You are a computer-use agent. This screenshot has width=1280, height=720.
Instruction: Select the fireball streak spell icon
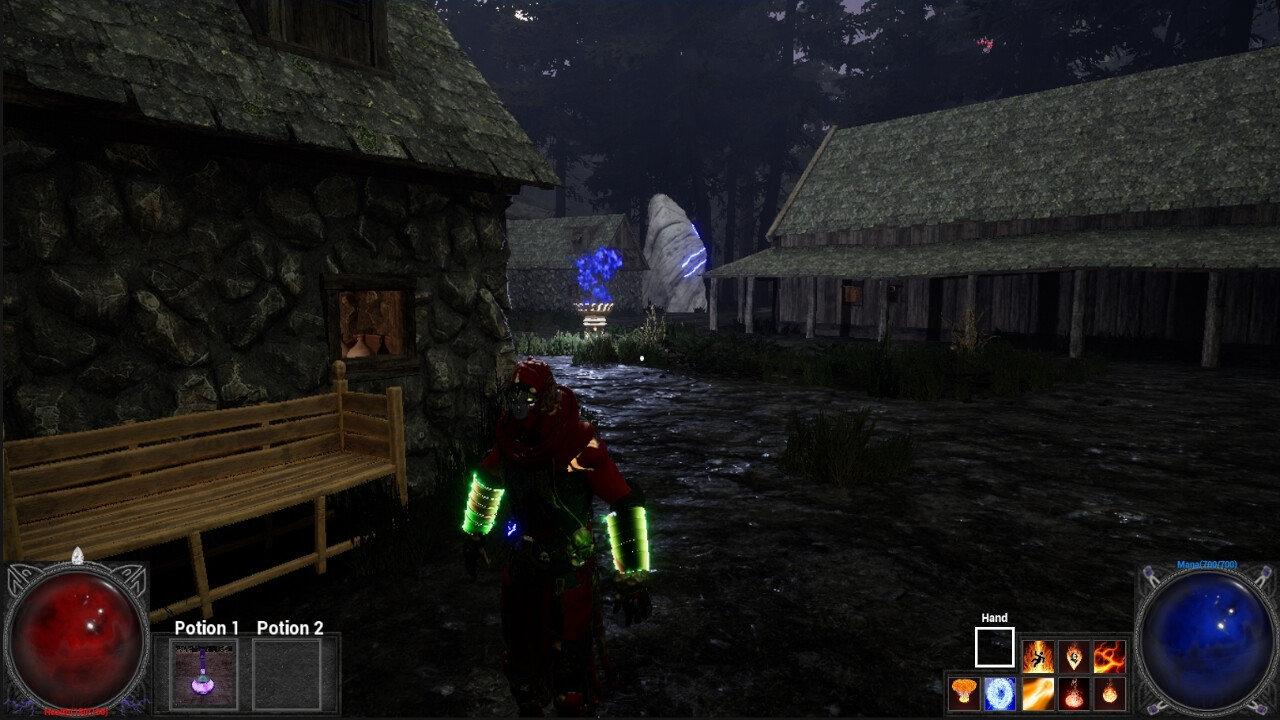(1038, 693)
